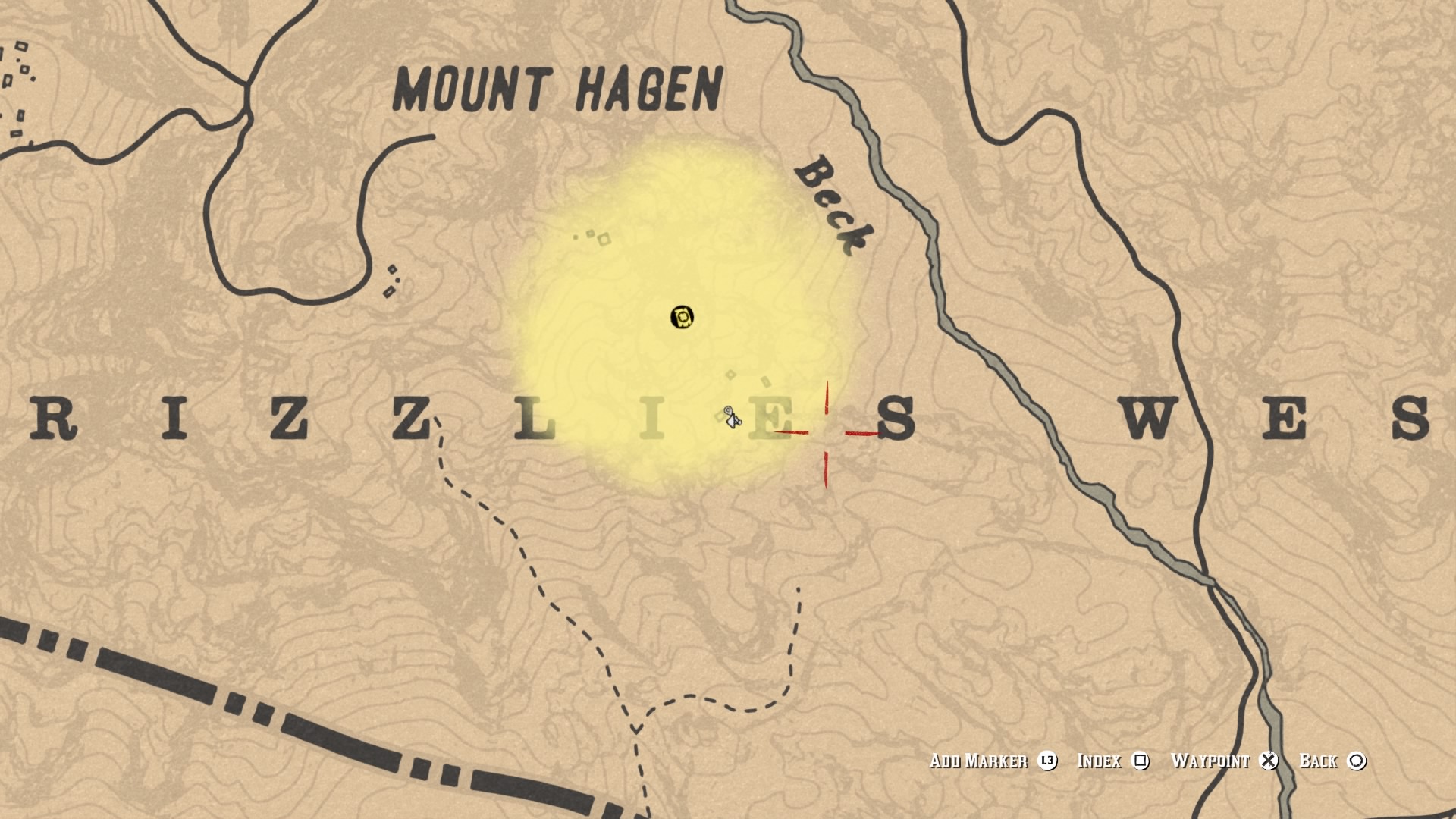Click the Mount Hagen label

tap(556, 88)
